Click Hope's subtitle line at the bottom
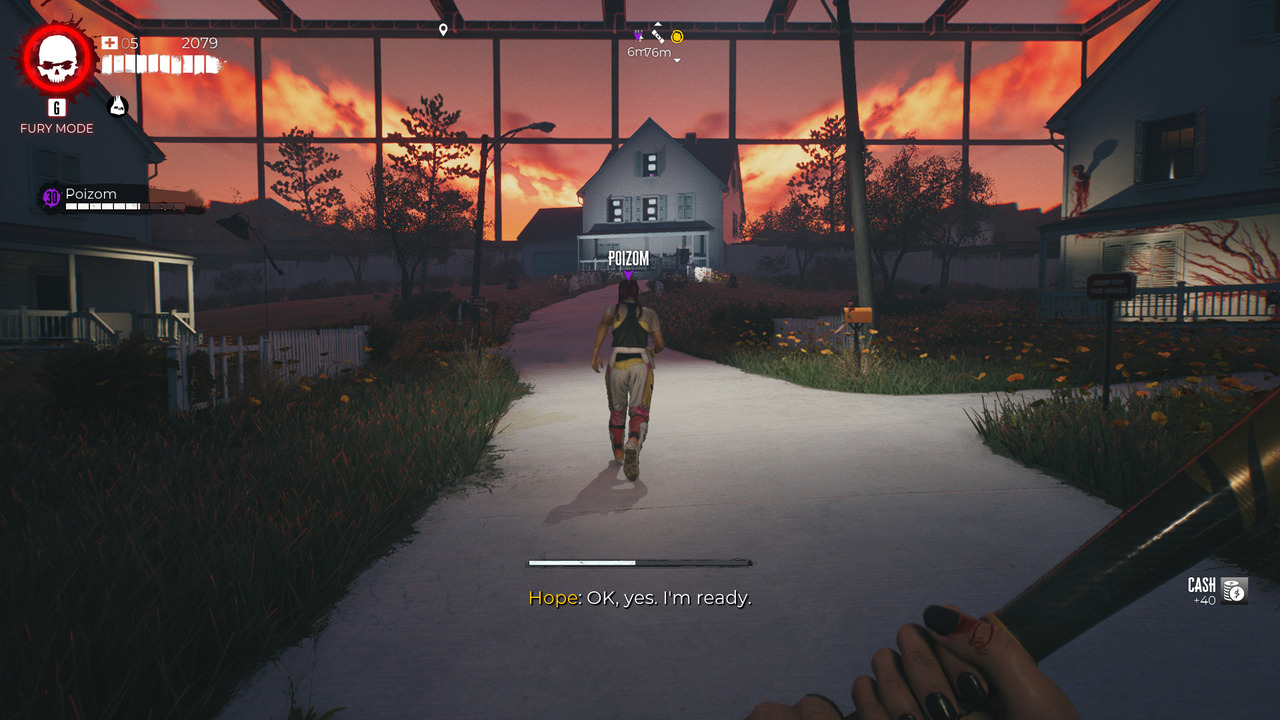Image resolution: width=1280 pixels, height=720 pixels. [x=642, y=600]
